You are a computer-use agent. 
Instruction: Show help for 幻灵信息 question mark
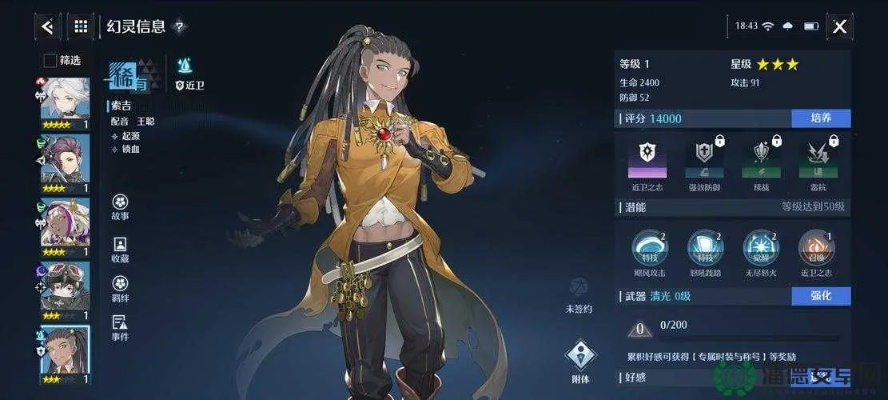(x=179, y=27)
